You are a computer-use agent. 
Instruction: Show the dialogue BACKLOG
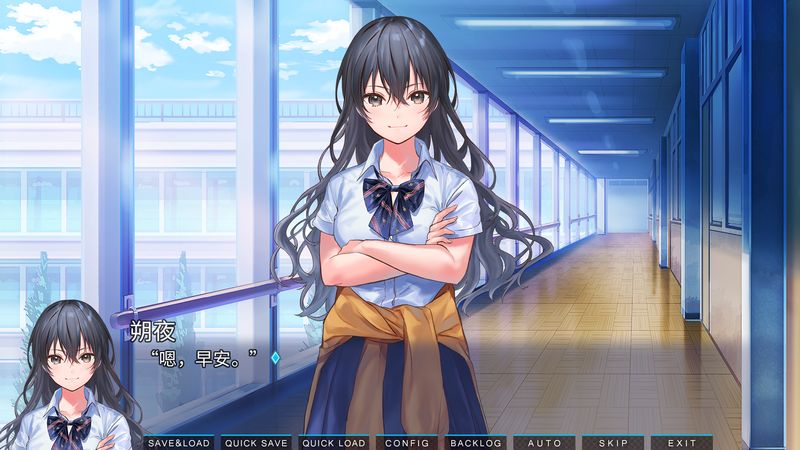[x=475, y=442]
